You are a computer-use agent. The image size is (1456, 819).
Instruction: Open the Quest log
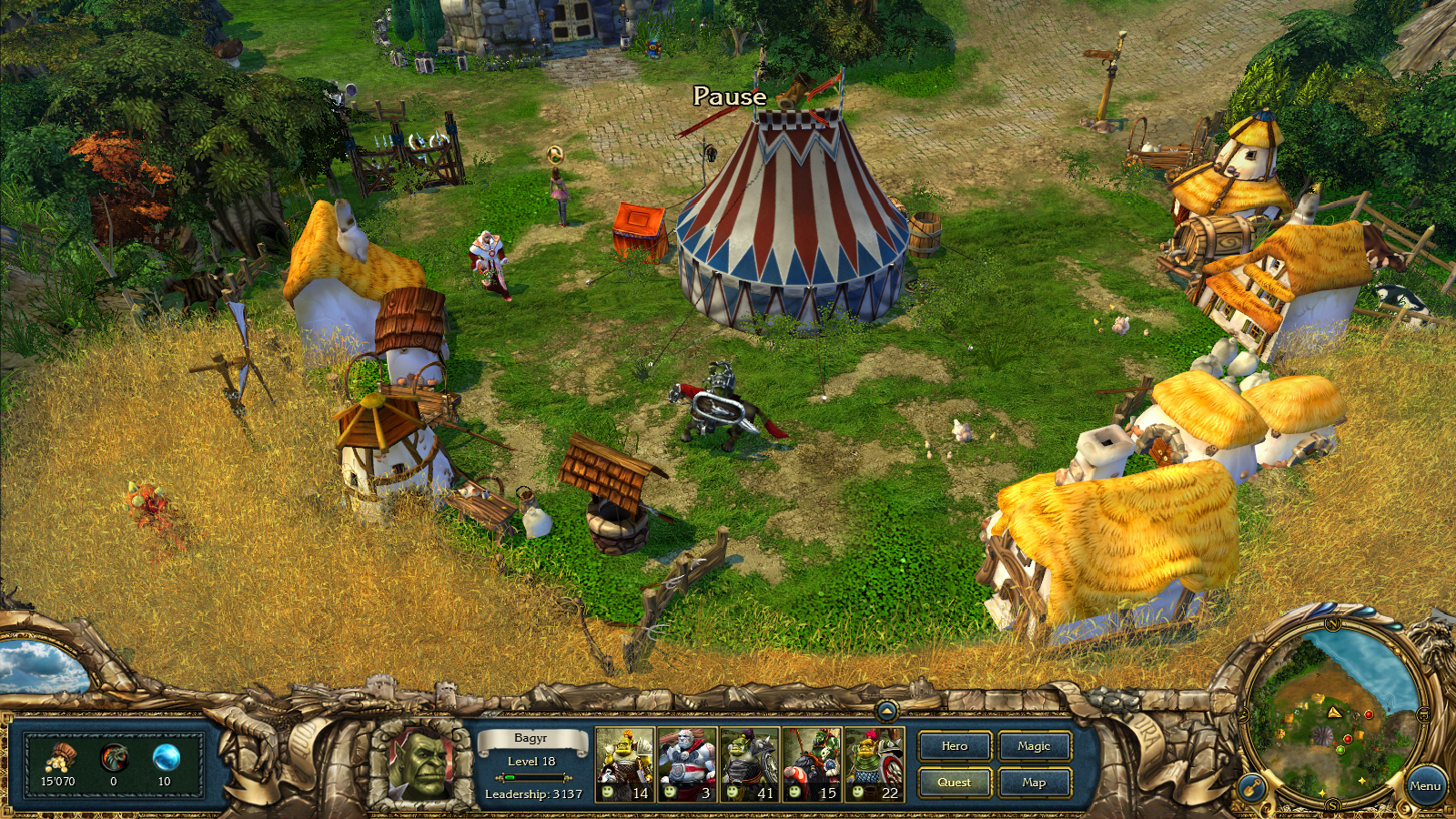(954, 783)
